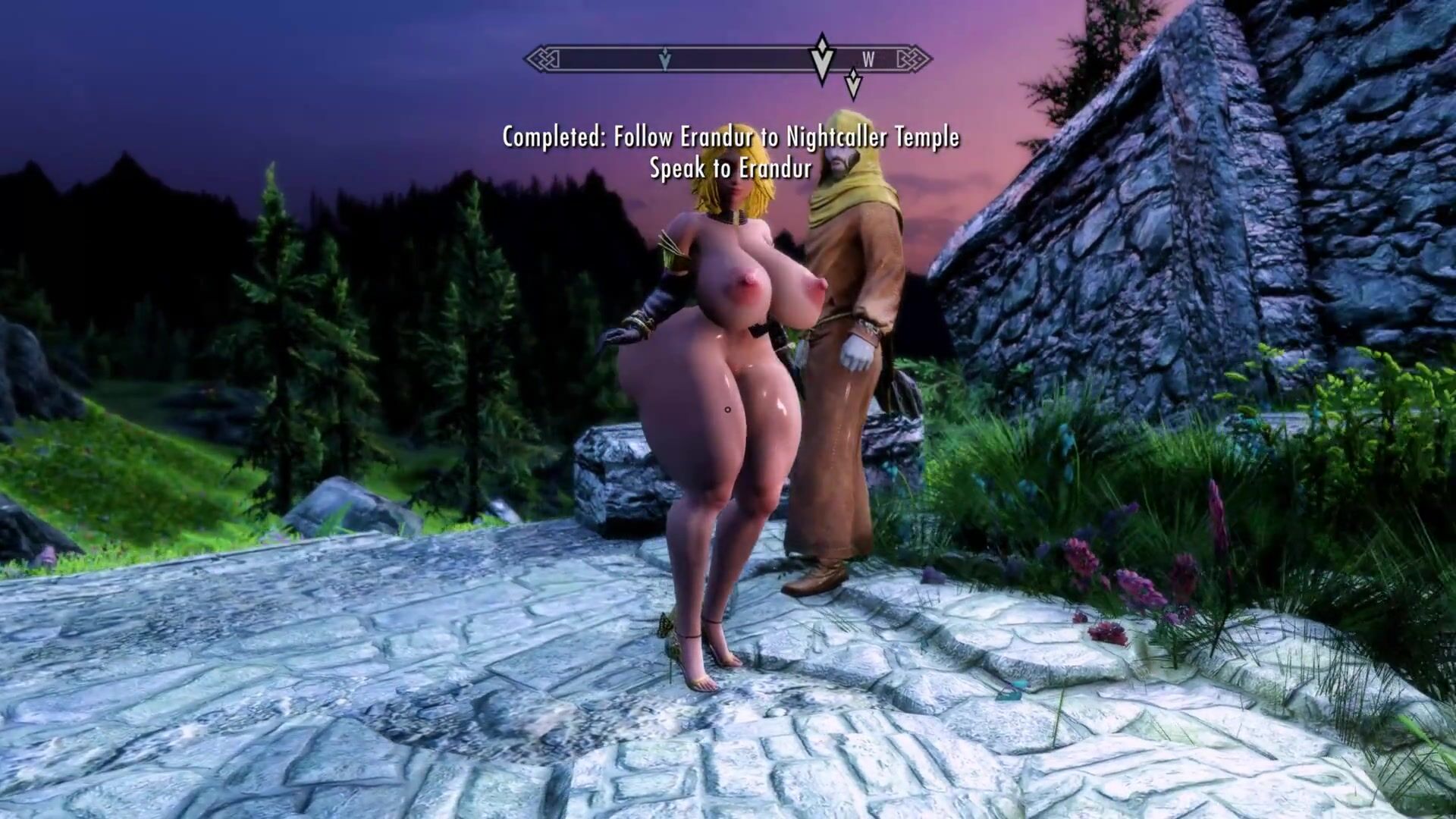Select the small faded marker on the compass

pyautogui.click(x=665, y=59)
